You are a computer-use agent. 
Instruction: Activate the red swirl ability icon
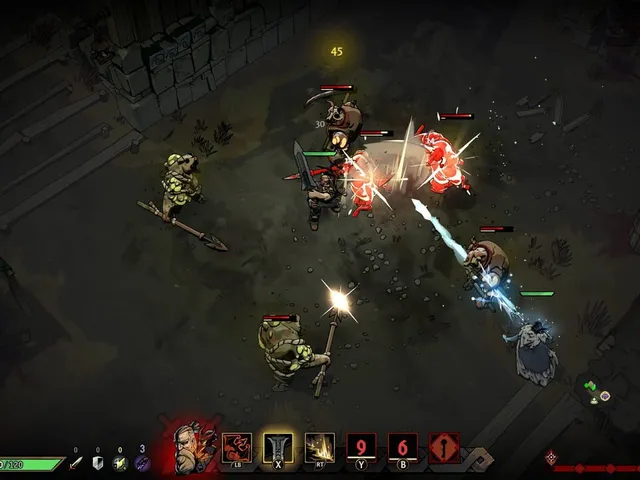[x=237, y=447]
